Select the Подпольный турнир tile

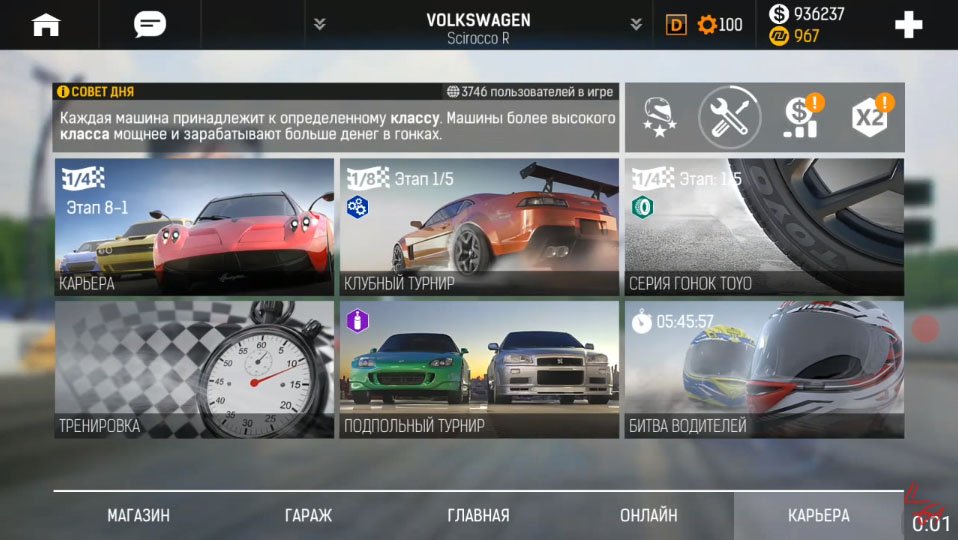[x=479, y=369]
